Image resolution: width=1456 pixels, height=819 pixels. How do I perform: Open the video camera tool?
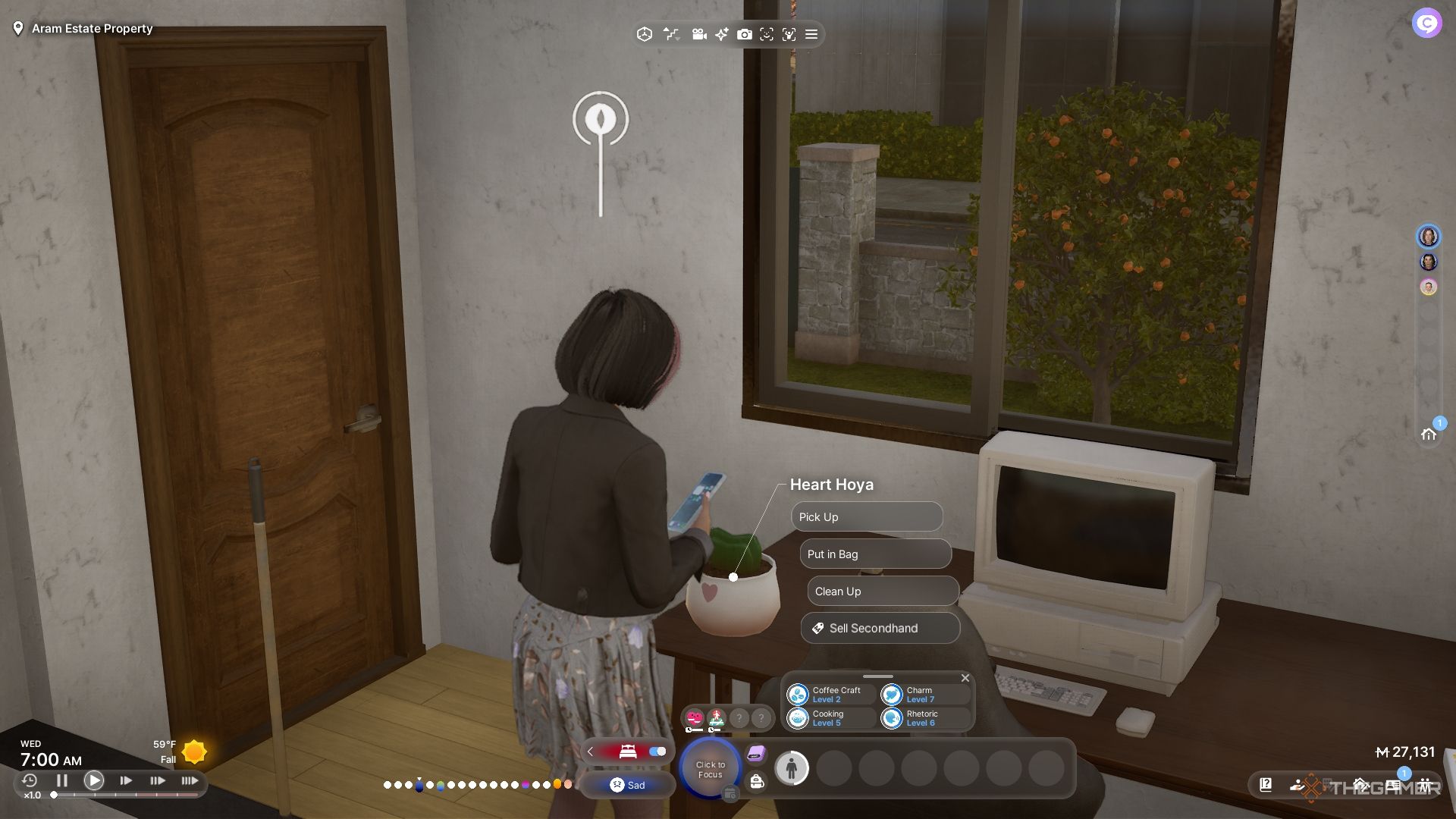(x=699, y=34)
